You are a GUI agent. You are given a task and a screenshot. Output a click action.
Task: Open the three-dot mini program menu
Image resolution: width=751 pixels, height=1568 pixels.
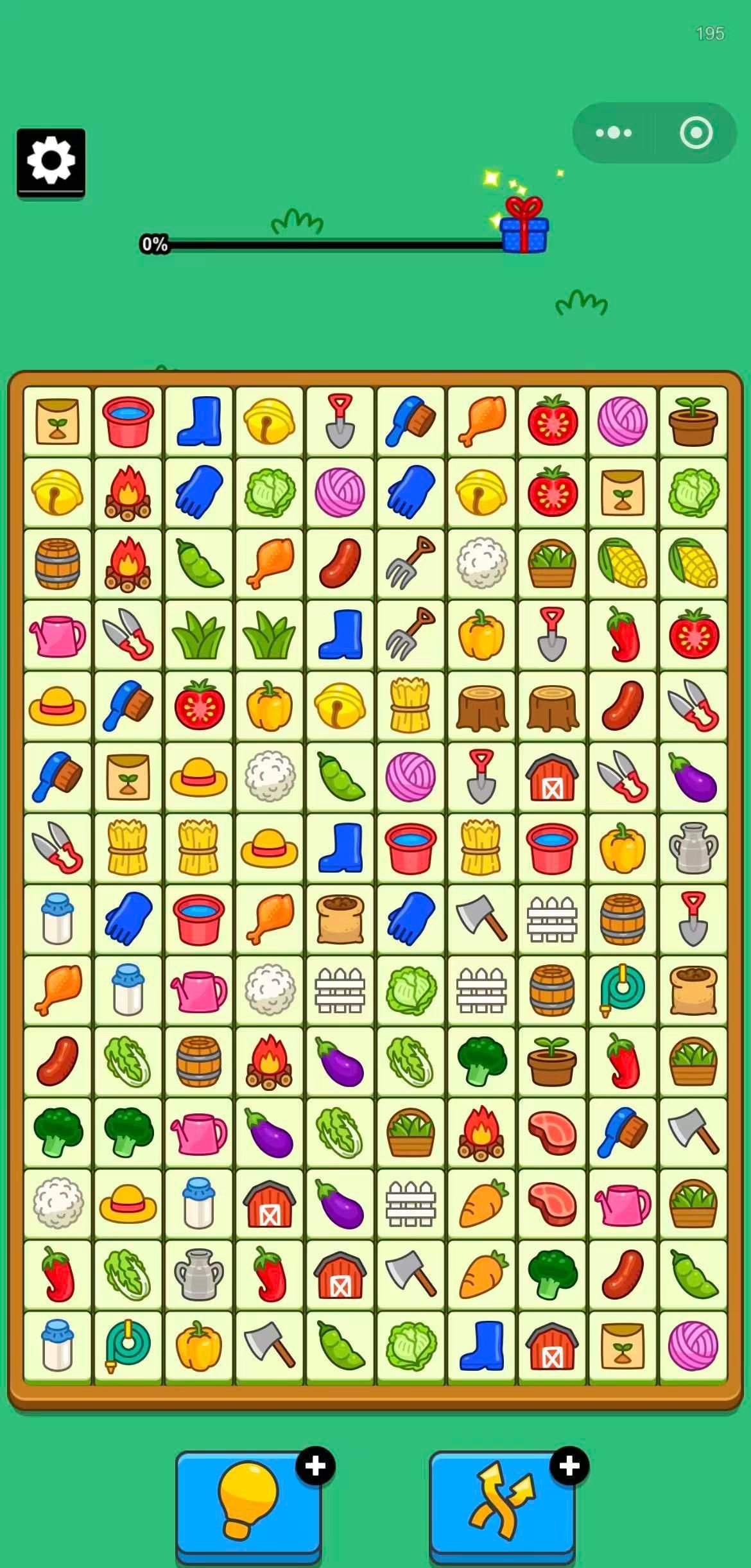(614, 133)
